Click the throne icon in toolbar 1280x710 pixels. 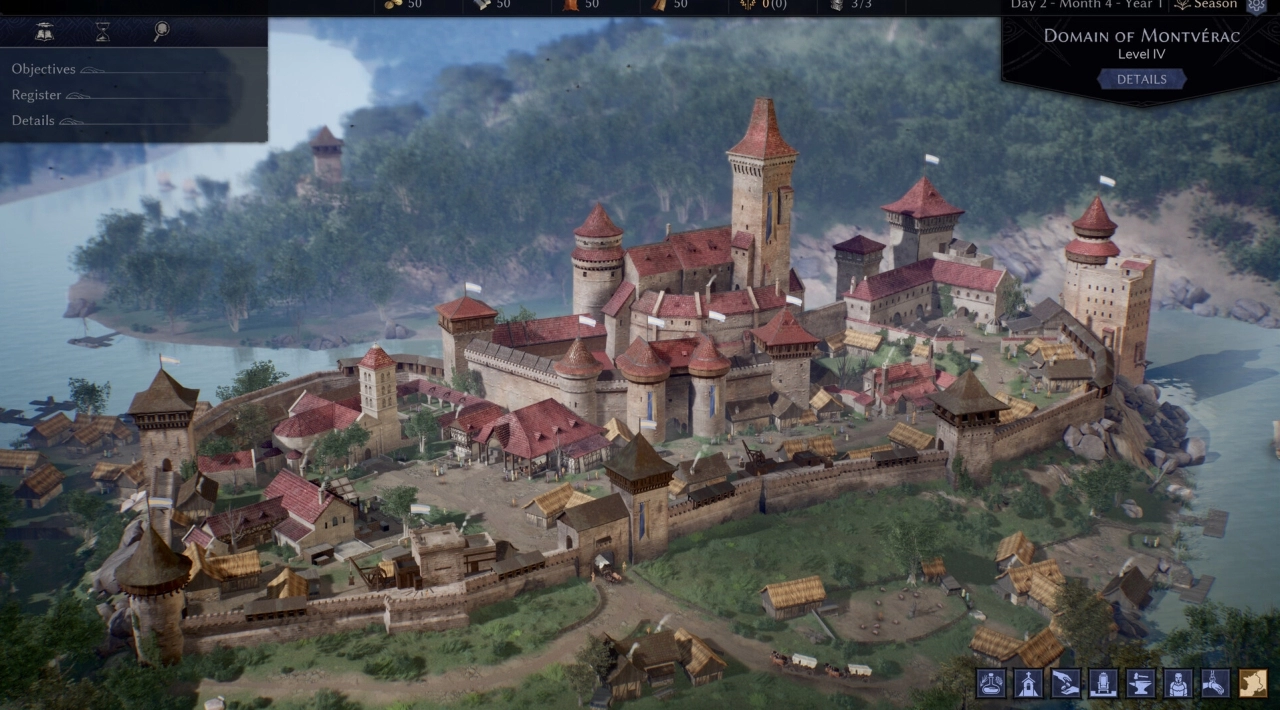[x=1103, y=683]
